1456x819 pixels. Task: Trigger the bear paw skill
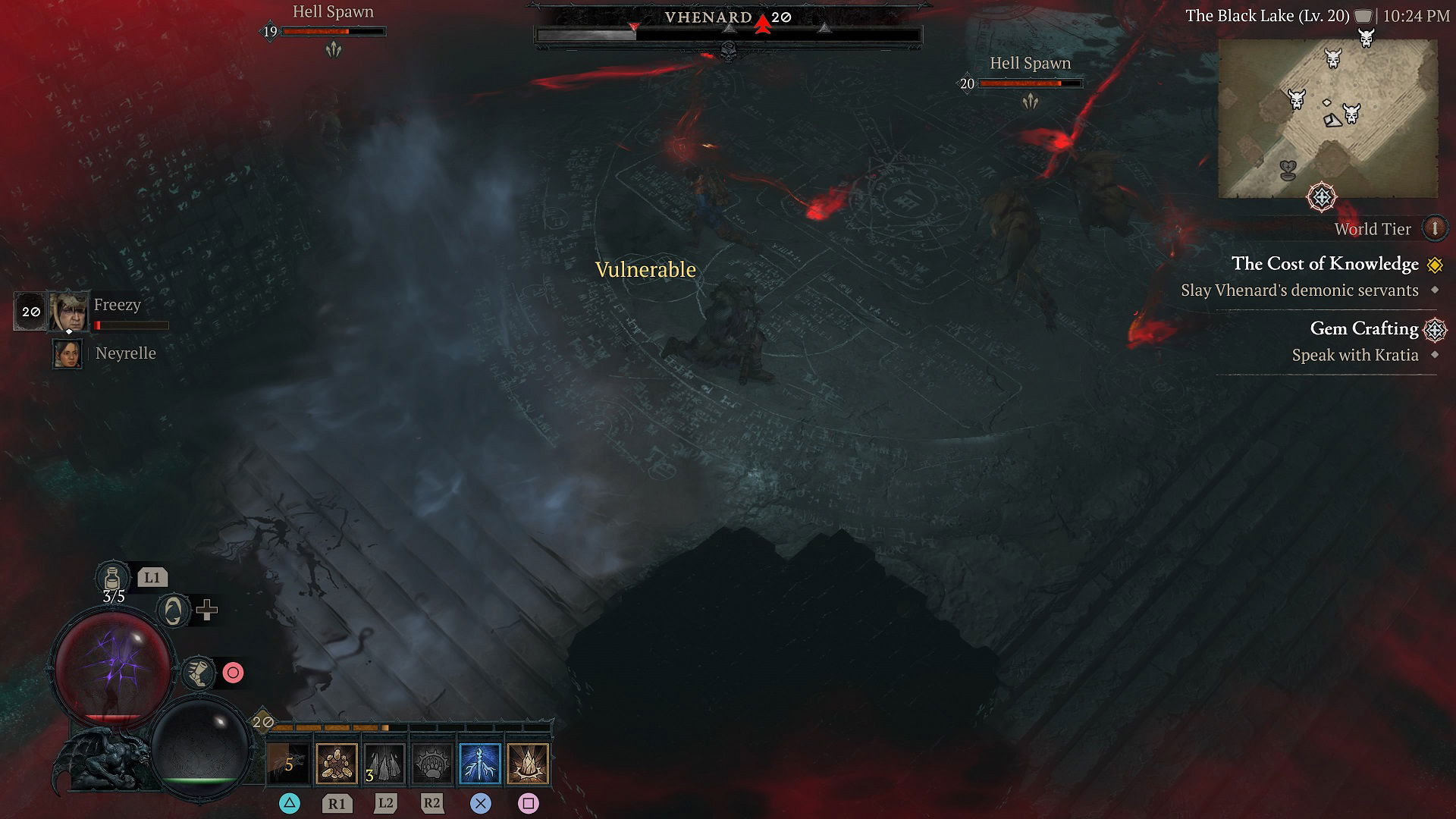click(432, 763)
